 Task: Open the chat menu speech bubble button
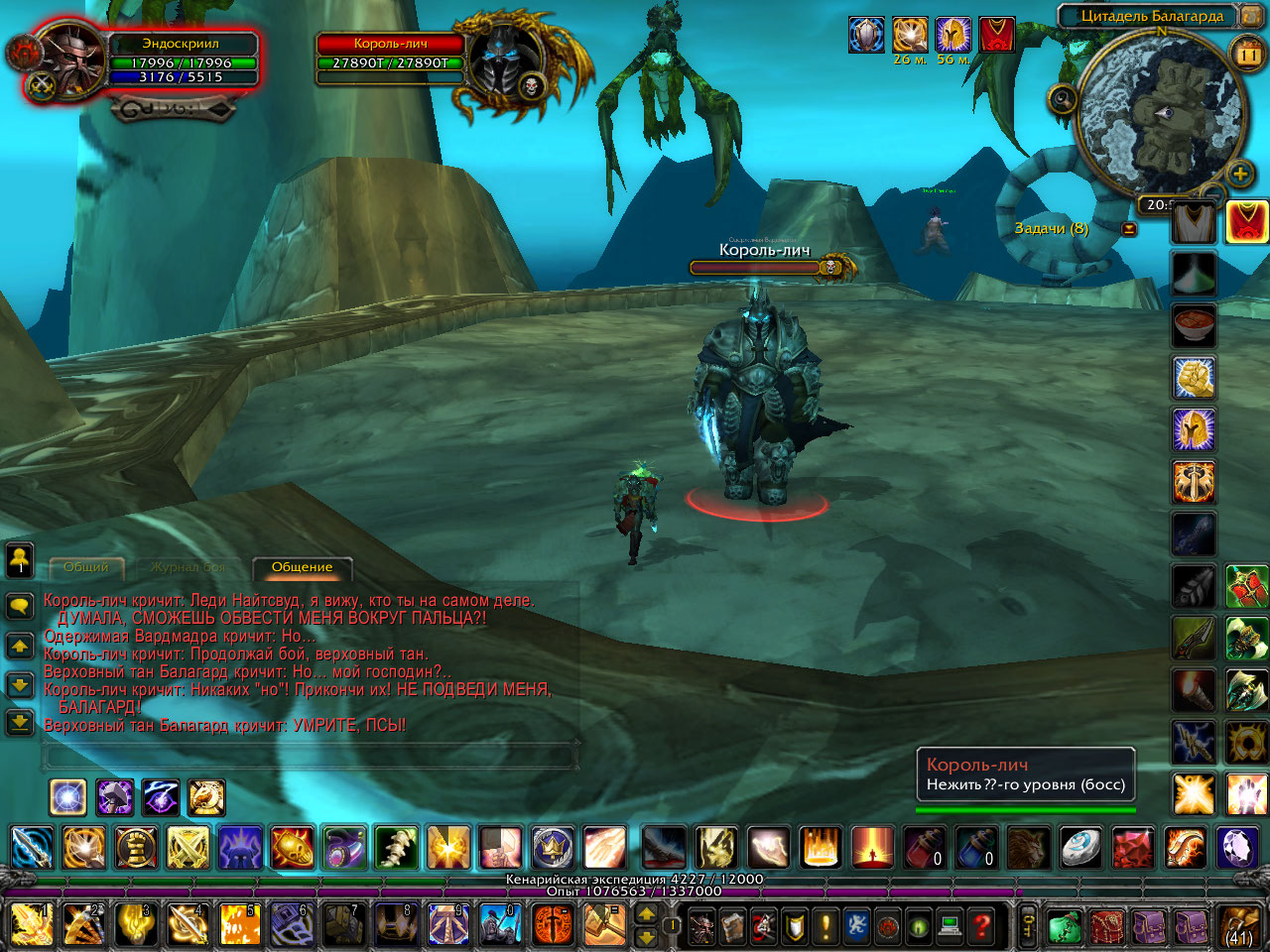click(x=20, y=606)
